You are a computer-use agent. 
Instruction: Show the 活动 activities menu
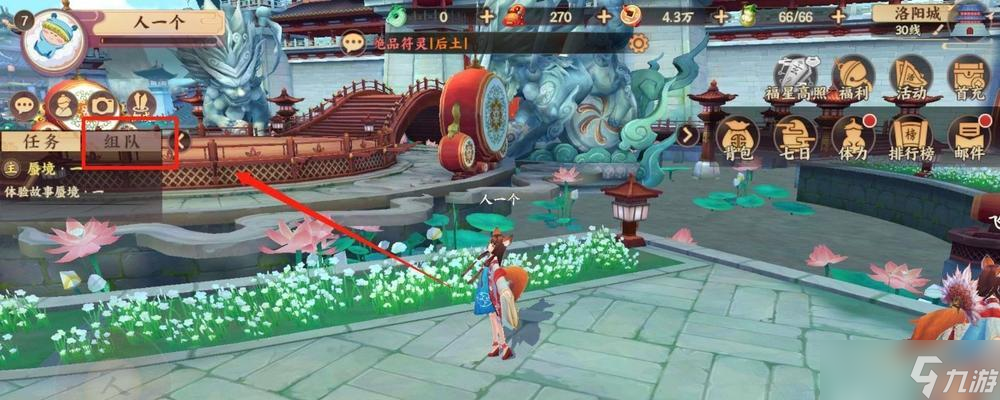click(x=911, y=77)
